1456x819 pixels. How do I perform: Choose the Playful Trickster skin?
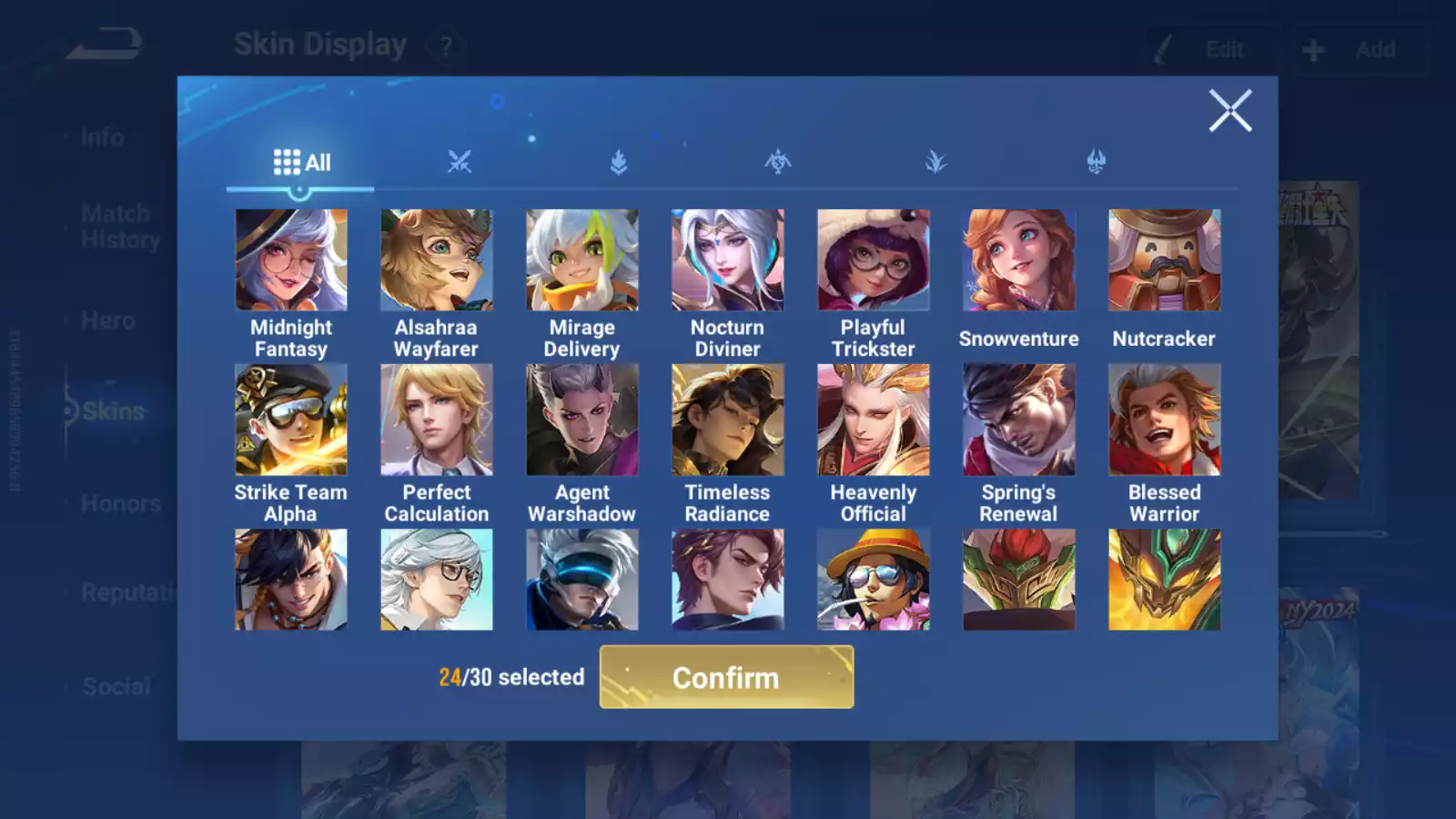click(874, 261)
